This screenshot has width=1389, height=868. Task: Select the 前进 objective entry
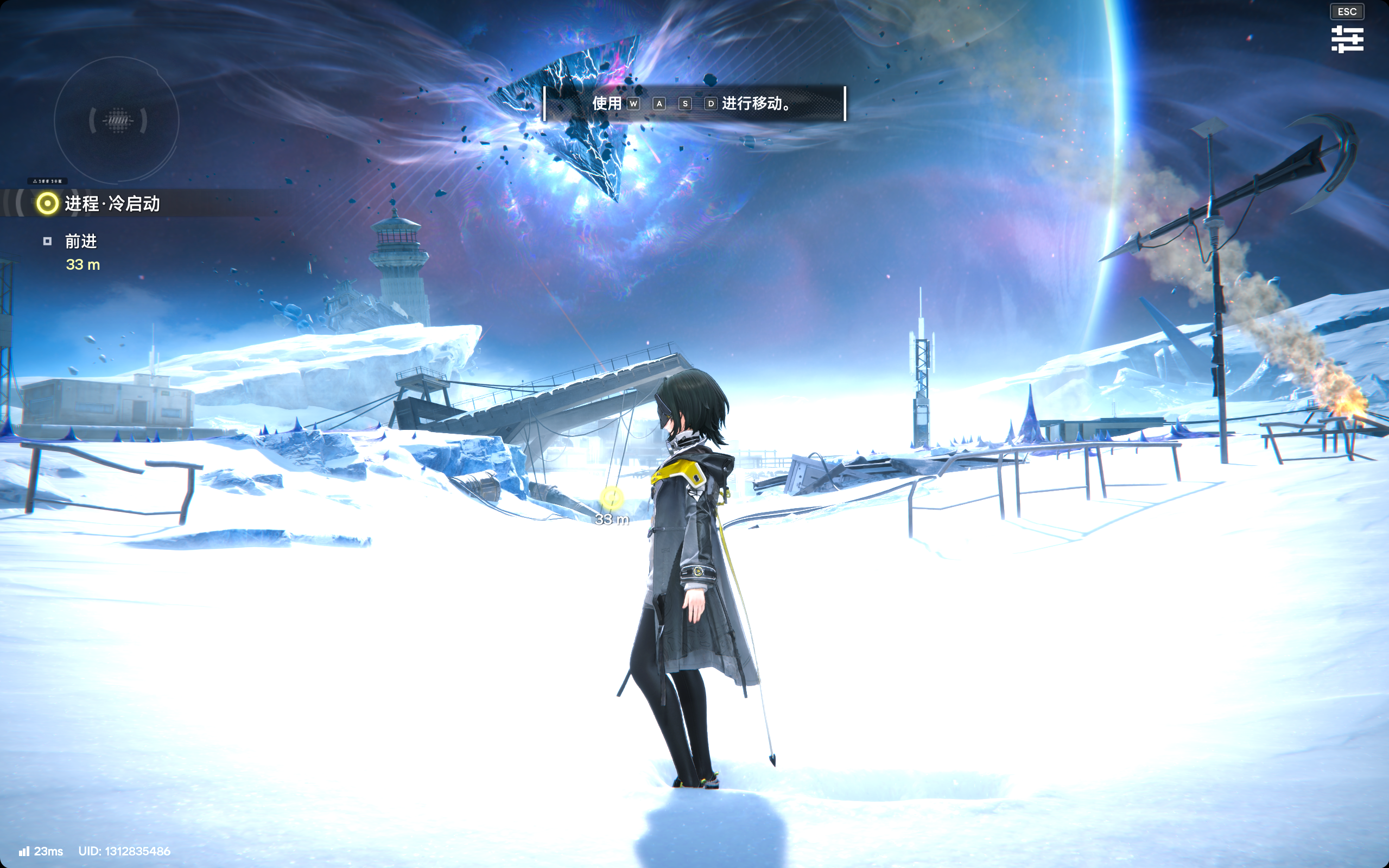(x=80, y=241)
